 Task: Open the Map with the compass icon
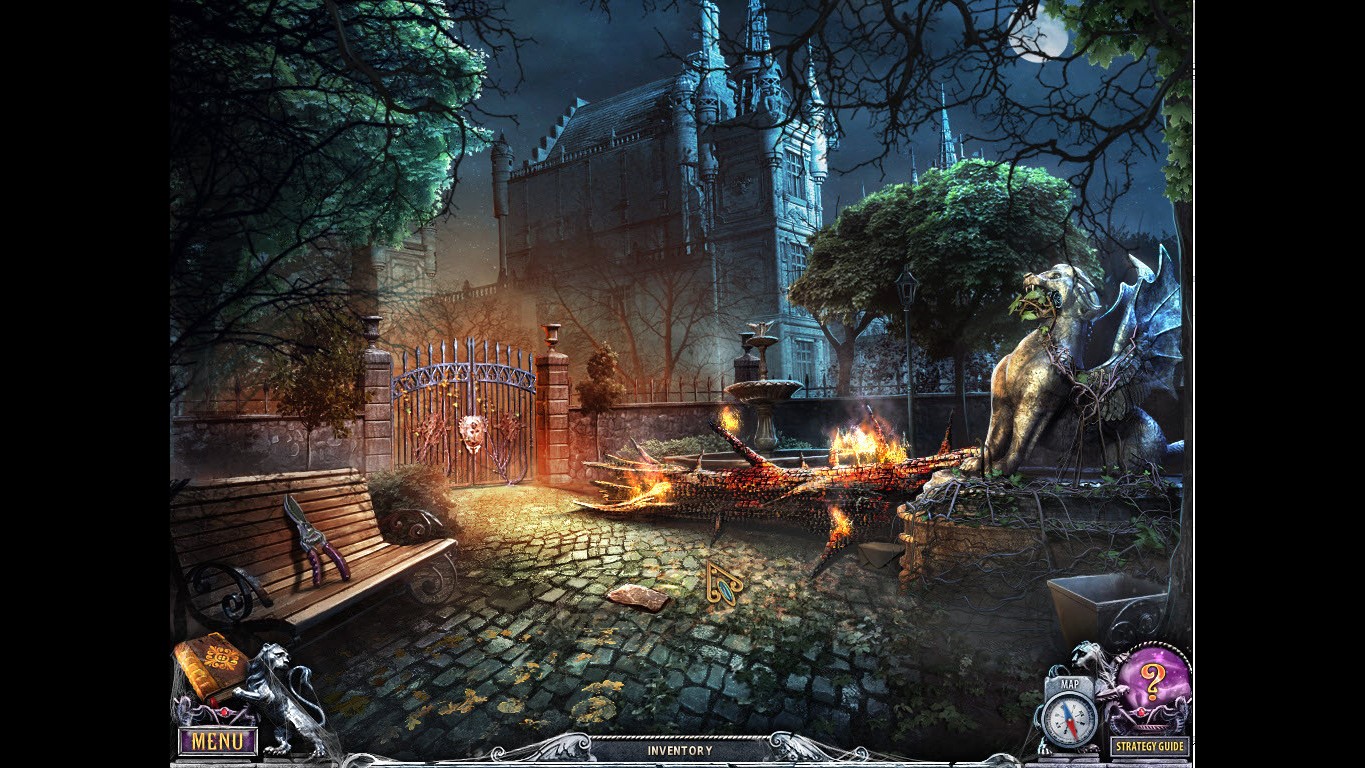click(1068, 715)
